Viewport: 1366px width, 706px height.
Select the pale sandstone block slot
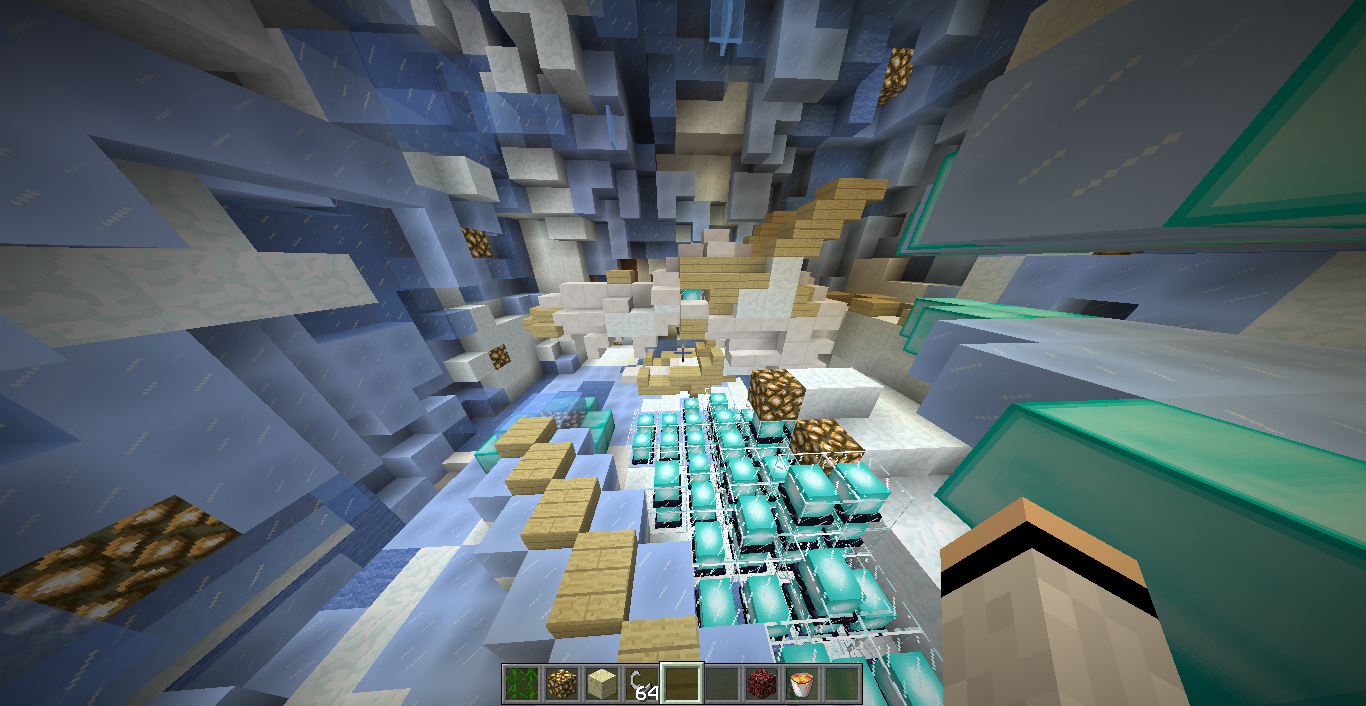[x=601, y=683]
